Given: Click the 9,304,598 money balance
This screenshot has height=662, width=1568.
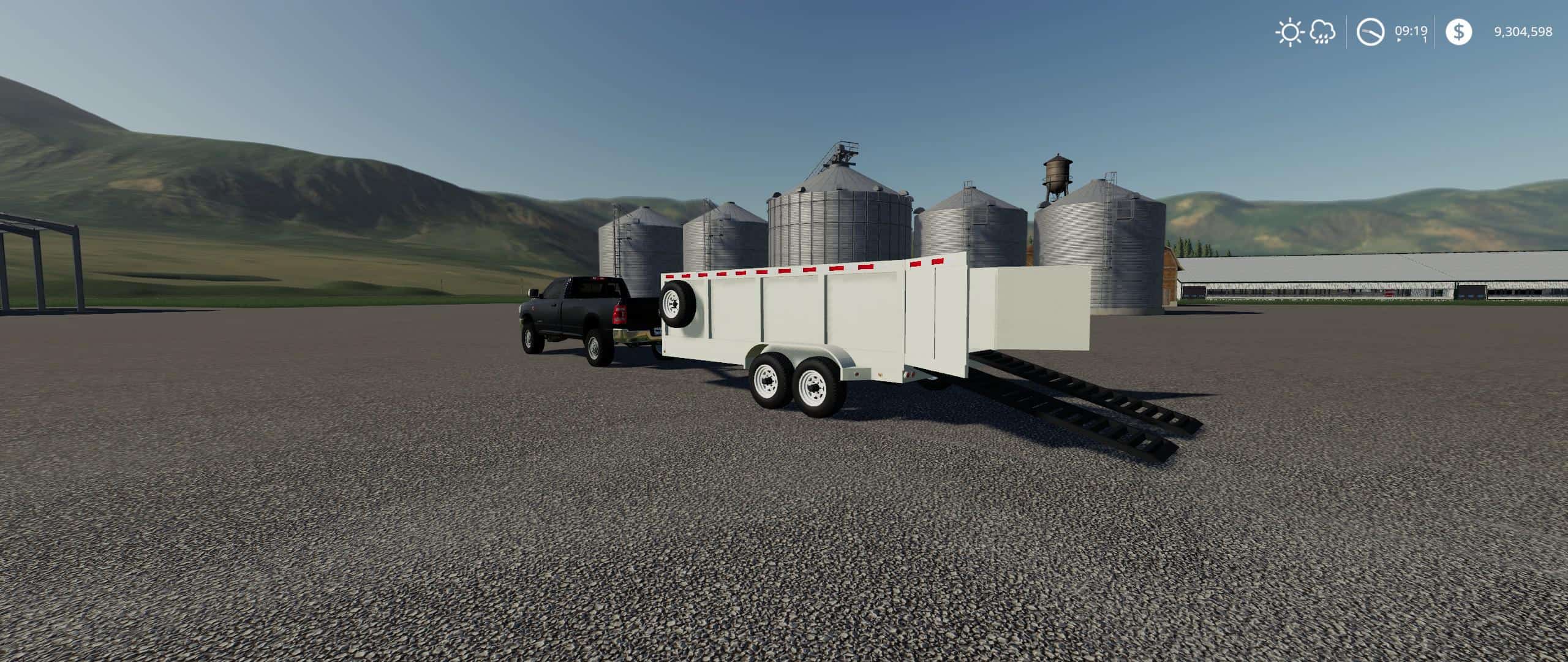Looking at the screenshot, I should pyautogui.click(x=1523, y=31).
